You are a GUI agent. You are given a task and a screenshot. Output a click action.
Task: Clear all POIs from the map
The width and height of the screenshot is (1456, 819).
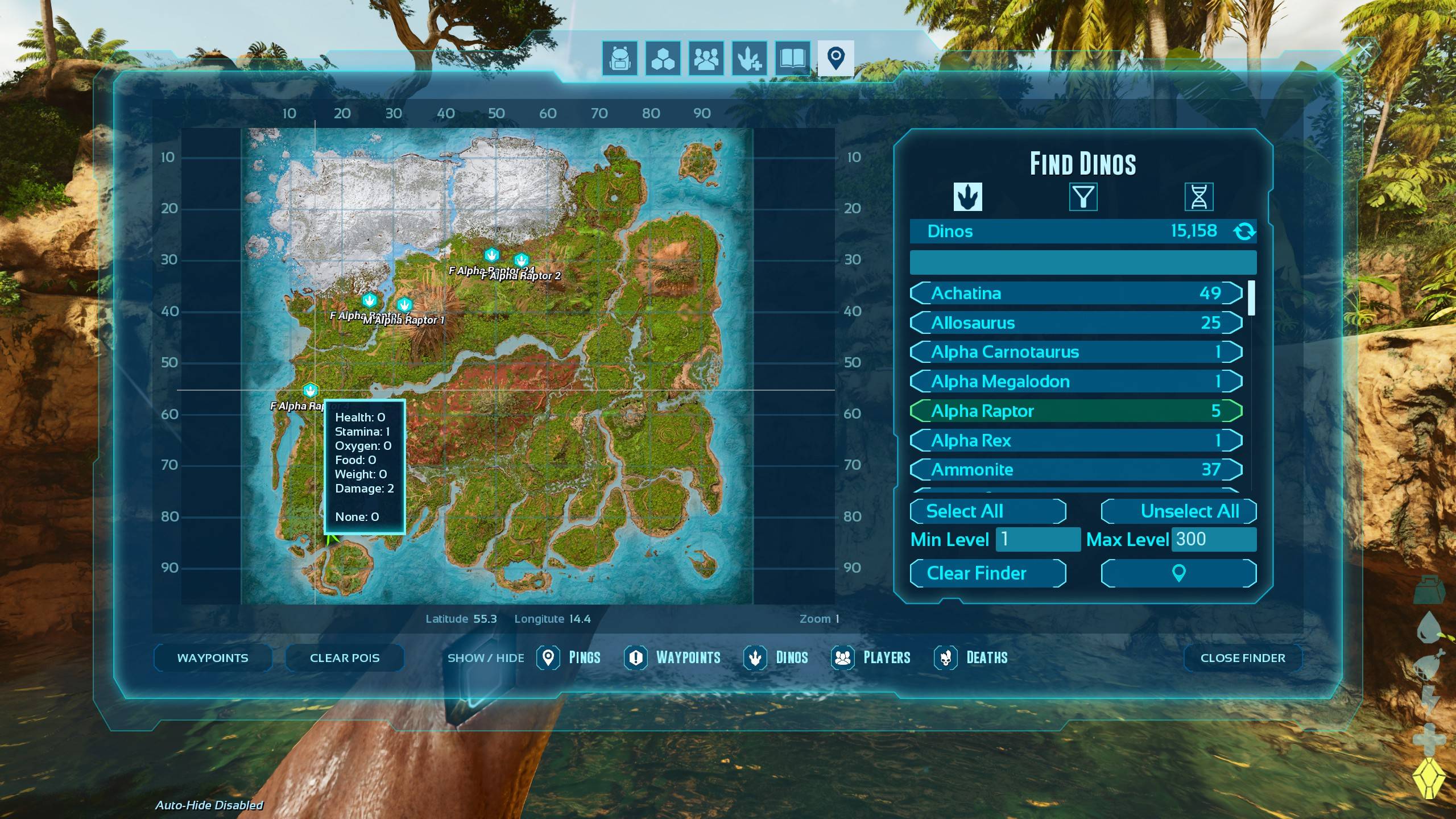(x=345, y=657)
